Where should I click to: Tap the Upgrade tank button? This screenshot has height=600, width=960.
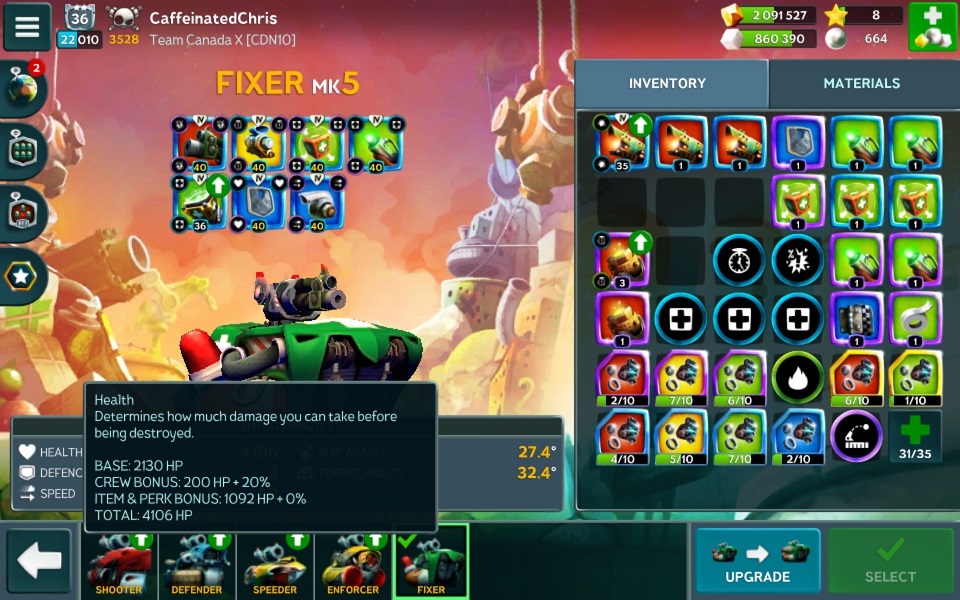tap(757, 561)
